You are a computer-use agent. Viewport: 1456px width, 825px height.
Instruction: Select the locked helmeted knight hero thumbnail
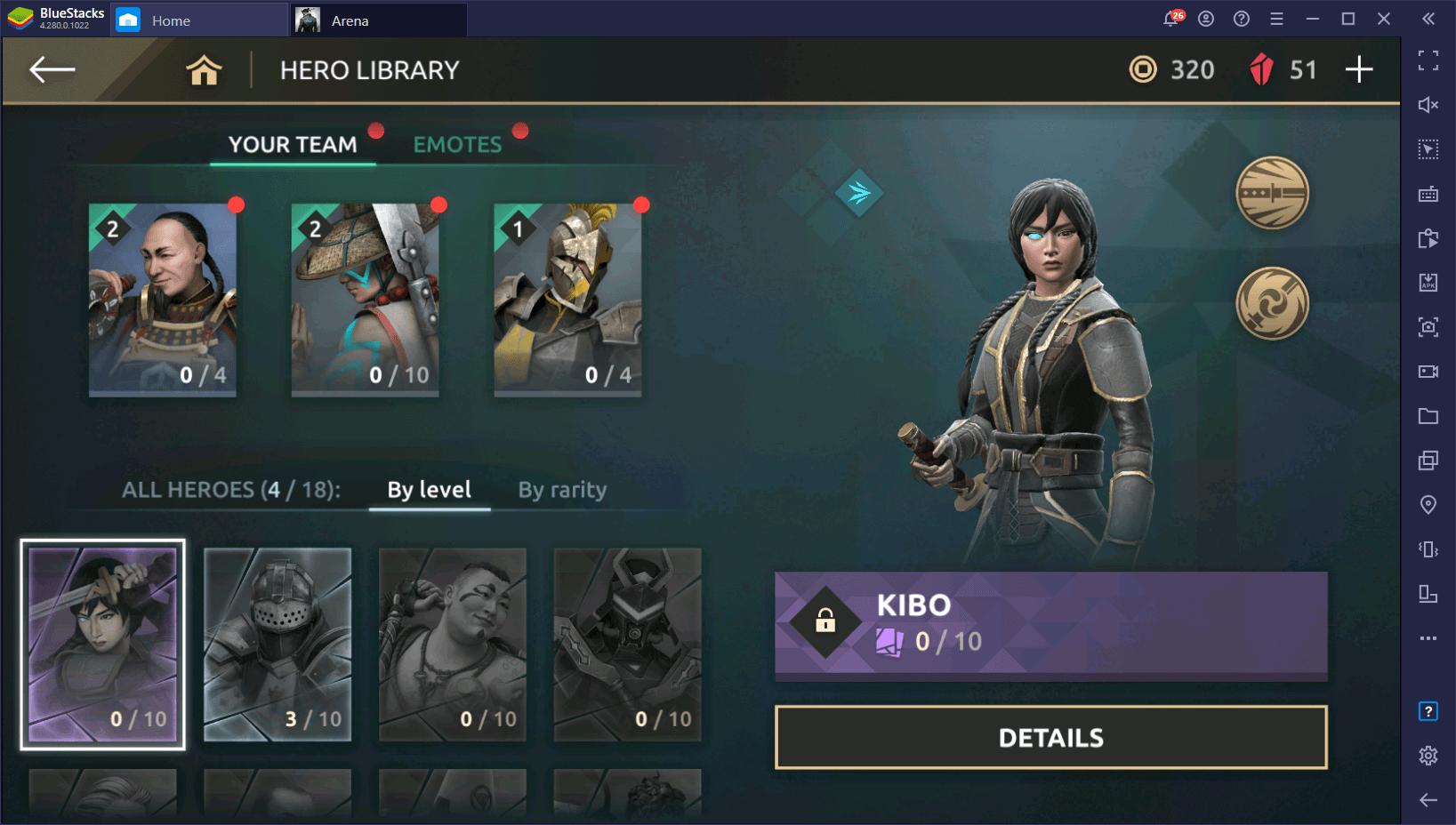(277, 645)
